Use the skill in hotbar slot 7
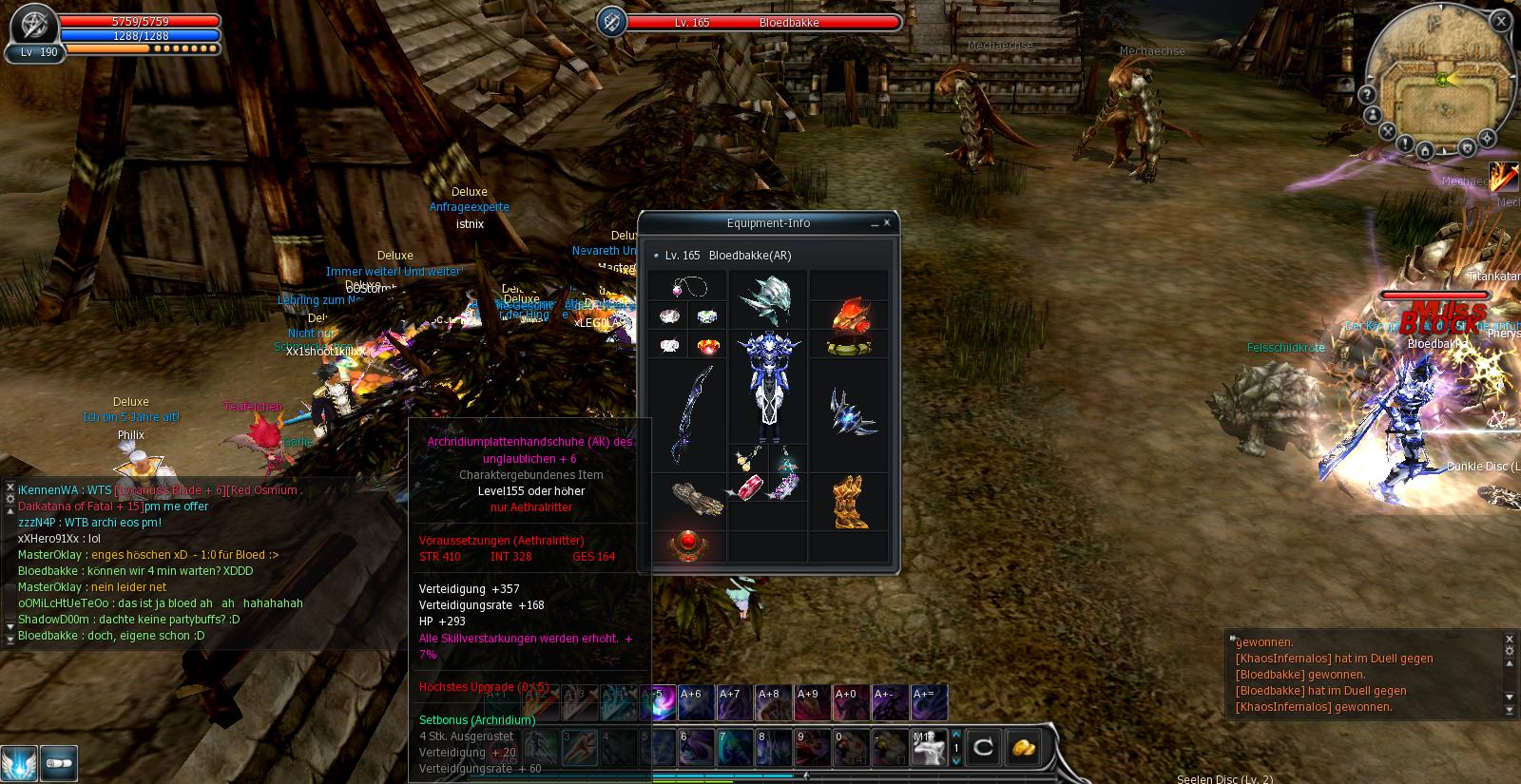This screenshot has height=784, width=1521. 735,747
